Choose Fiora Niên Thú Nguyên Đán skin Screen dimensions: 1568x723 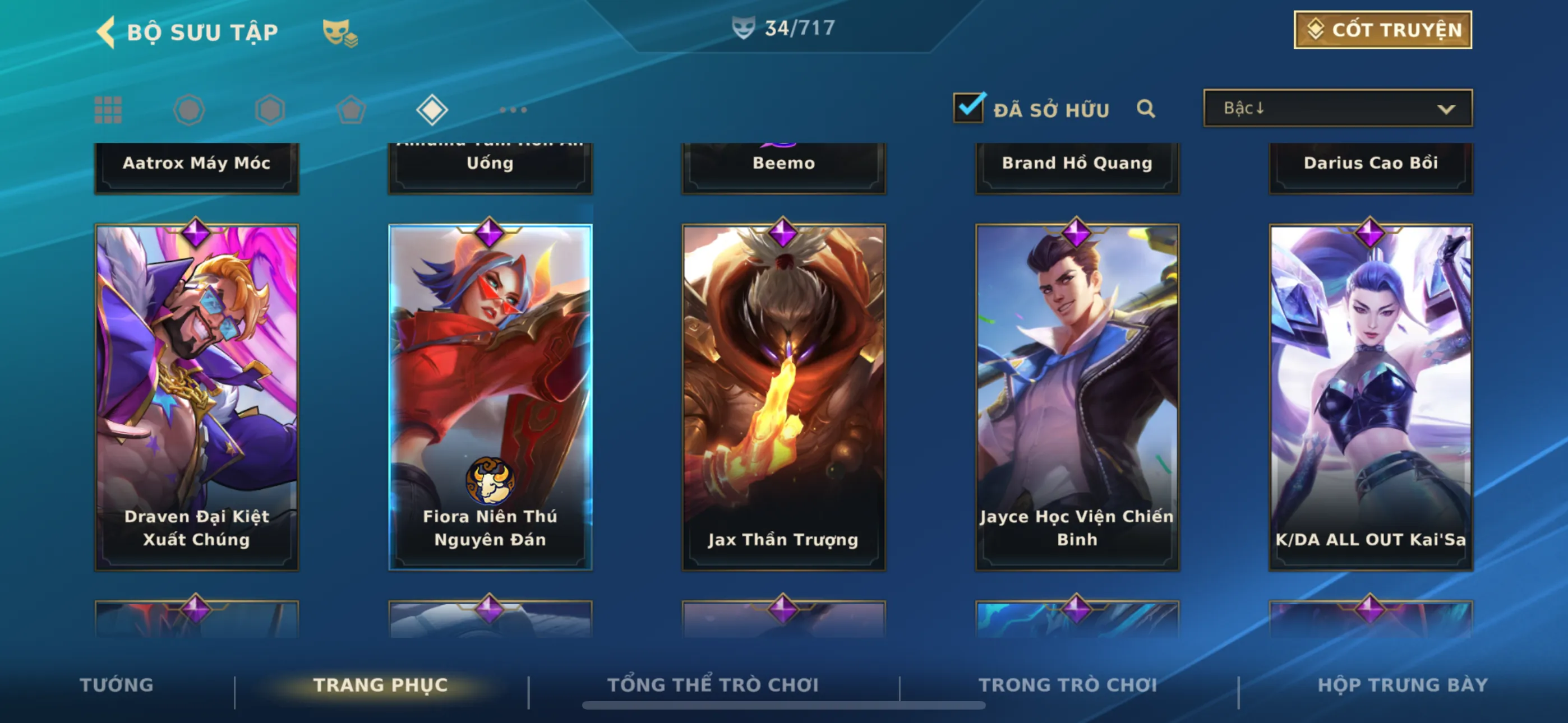click(490, 397)
